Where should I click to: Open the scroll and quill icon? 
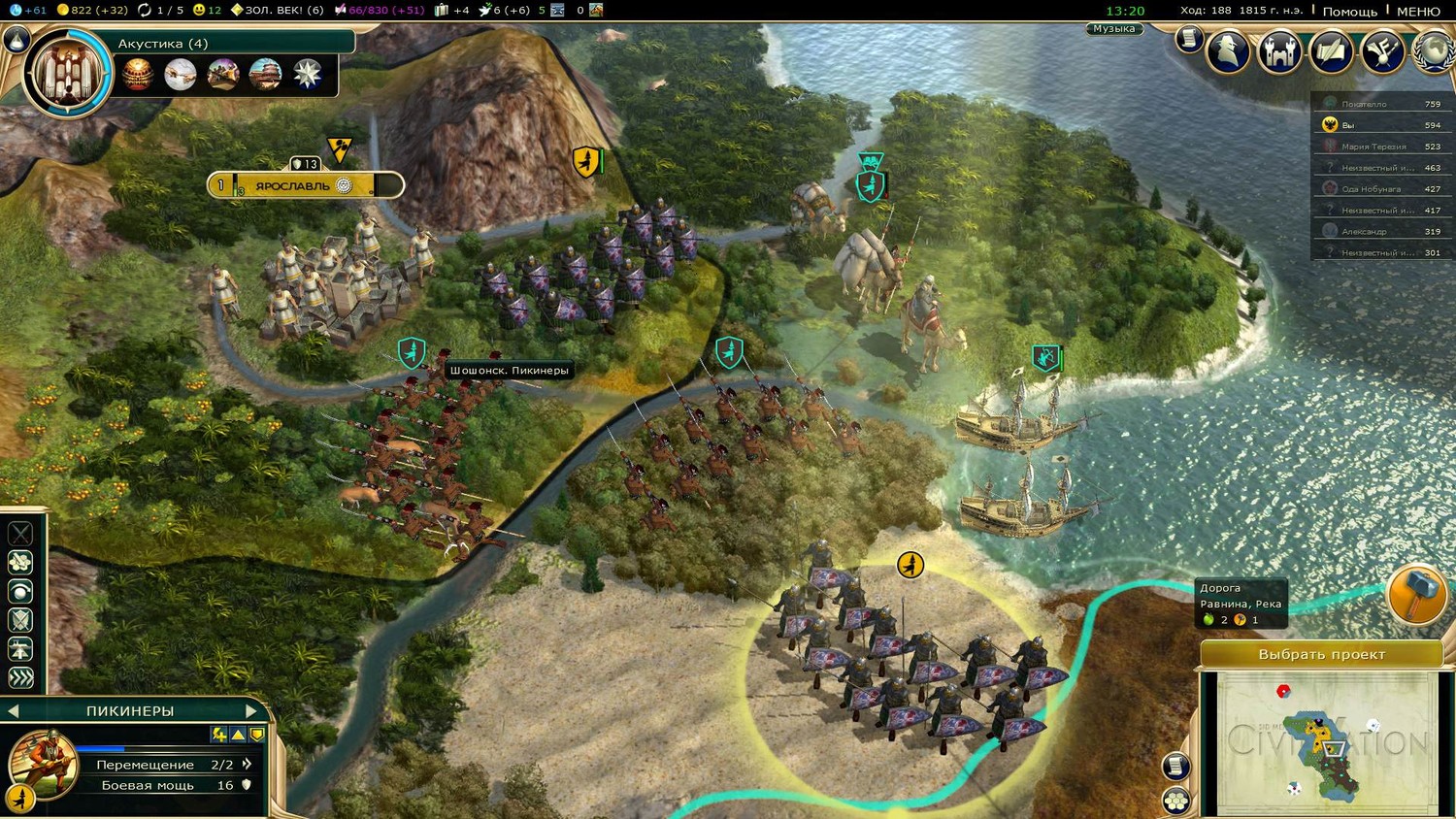click(x=1331, y=50)
